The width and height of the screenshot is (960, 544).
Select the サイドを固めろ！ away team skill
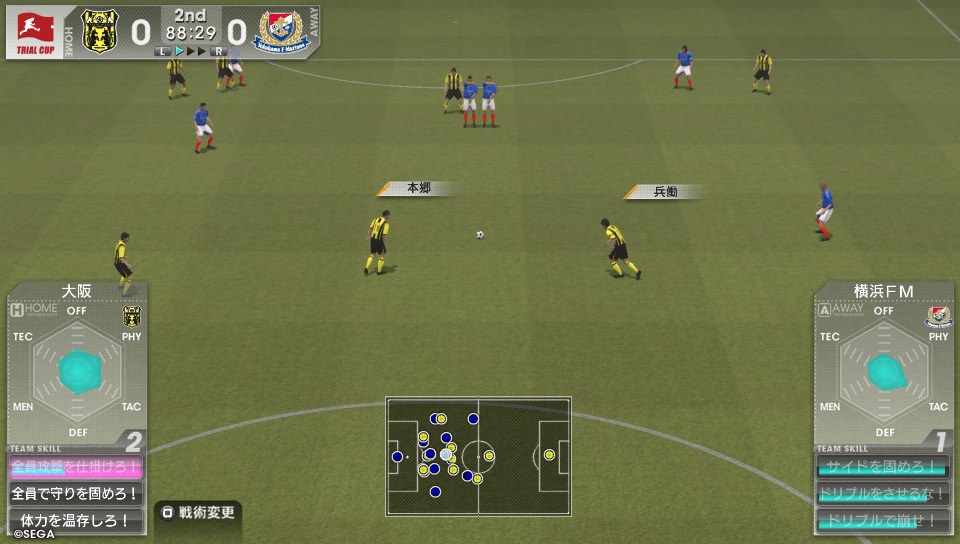pos(883,467)
